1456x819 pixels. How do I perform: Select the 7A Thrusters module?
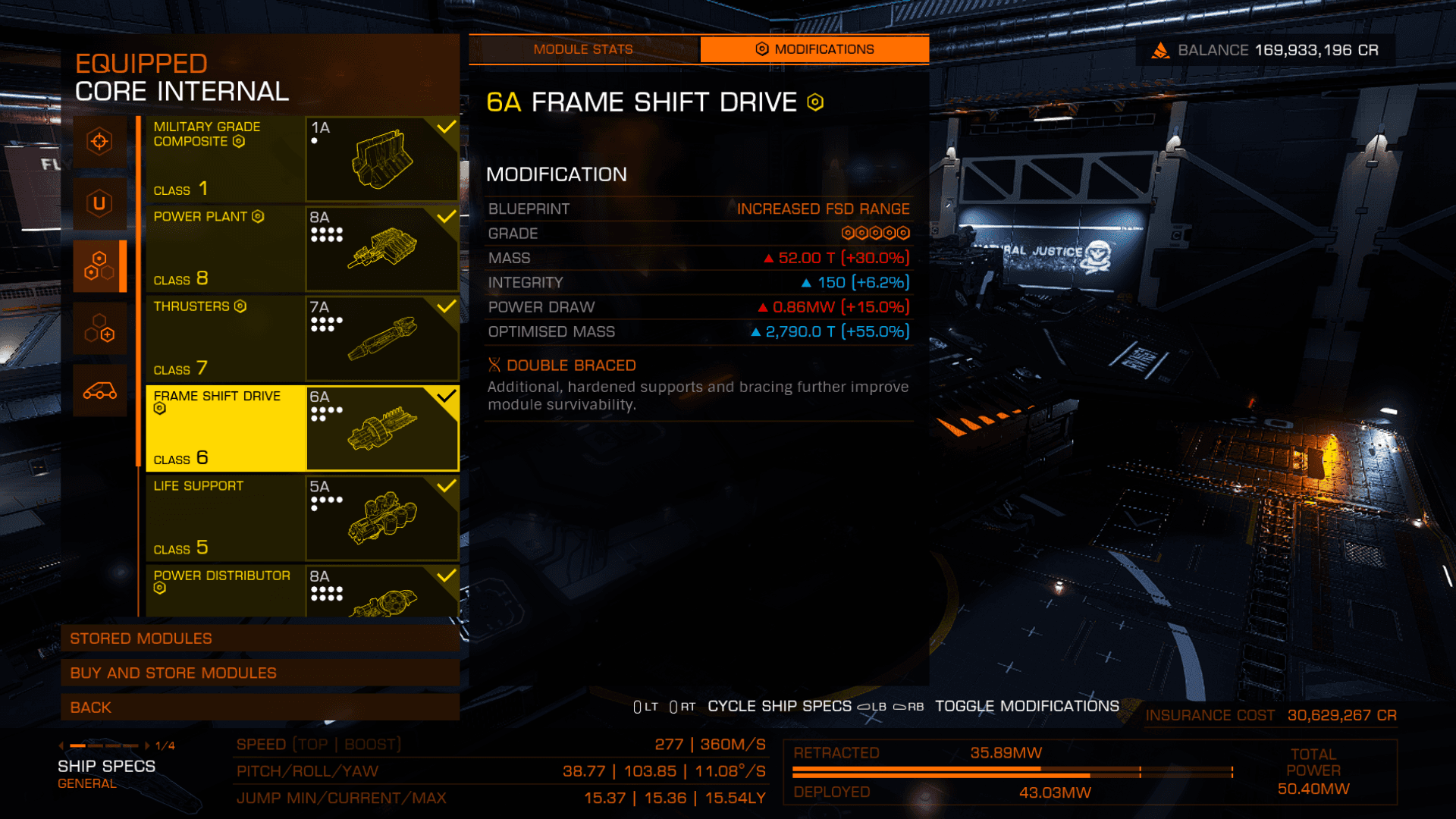[302, 338]
